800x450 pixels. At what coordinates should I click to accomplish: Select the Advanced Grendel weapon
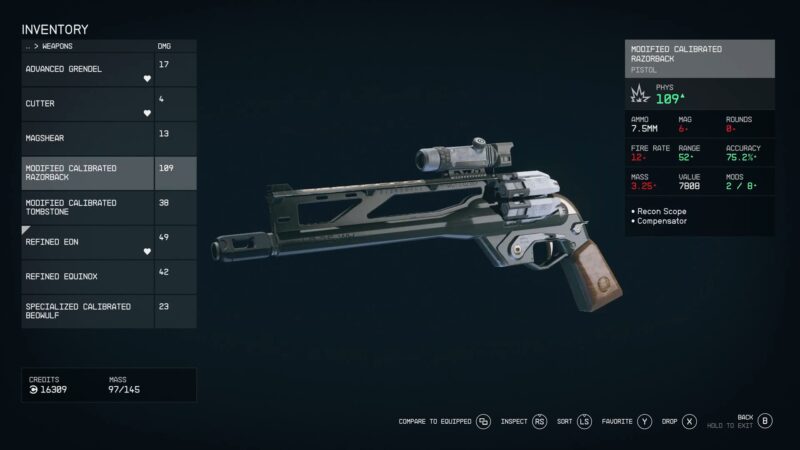coord(88,70)
